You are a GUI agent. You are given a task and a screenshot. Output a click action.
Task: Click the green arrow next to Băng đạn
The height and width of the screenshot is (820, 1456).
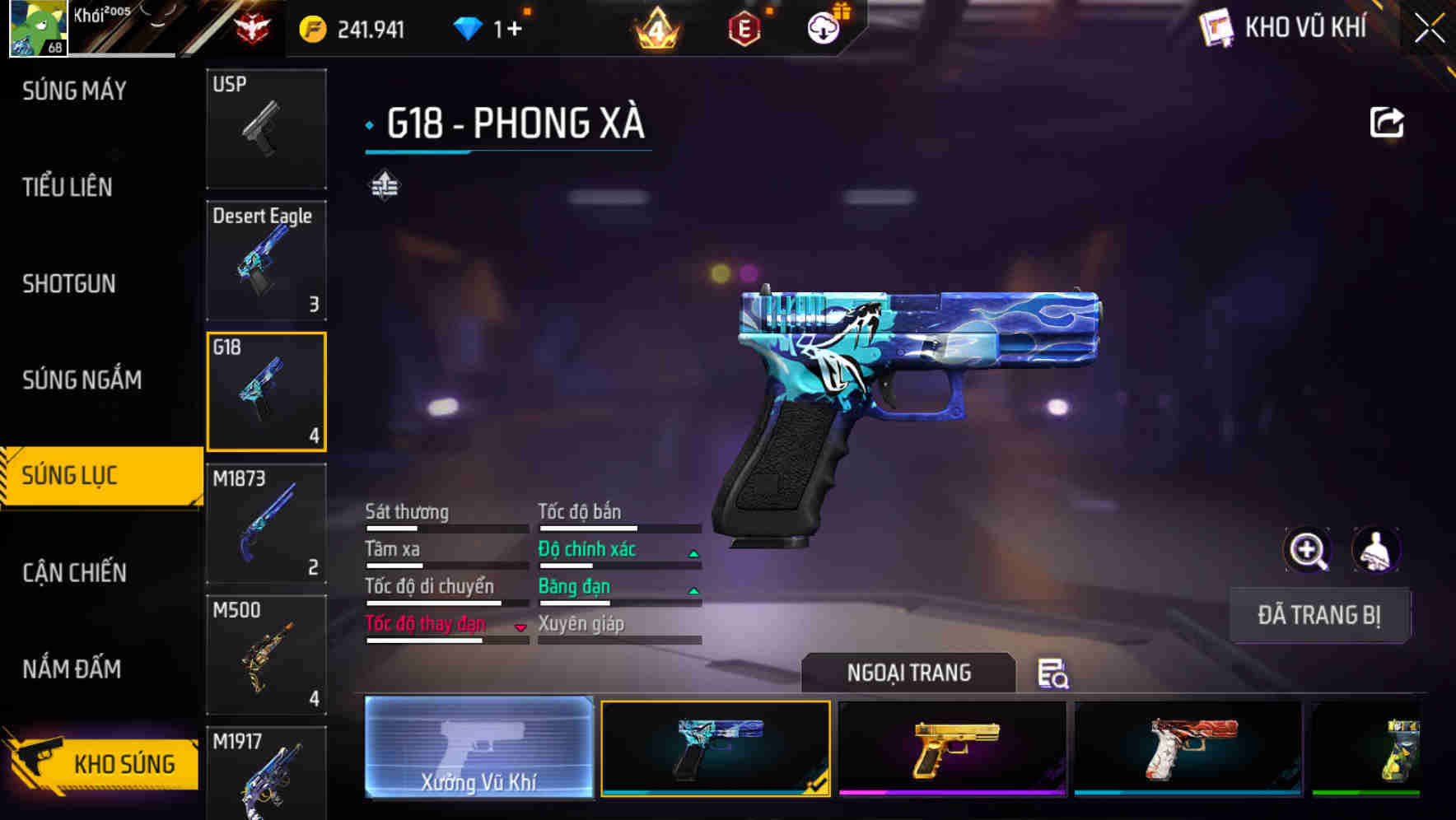click(693, 590)
